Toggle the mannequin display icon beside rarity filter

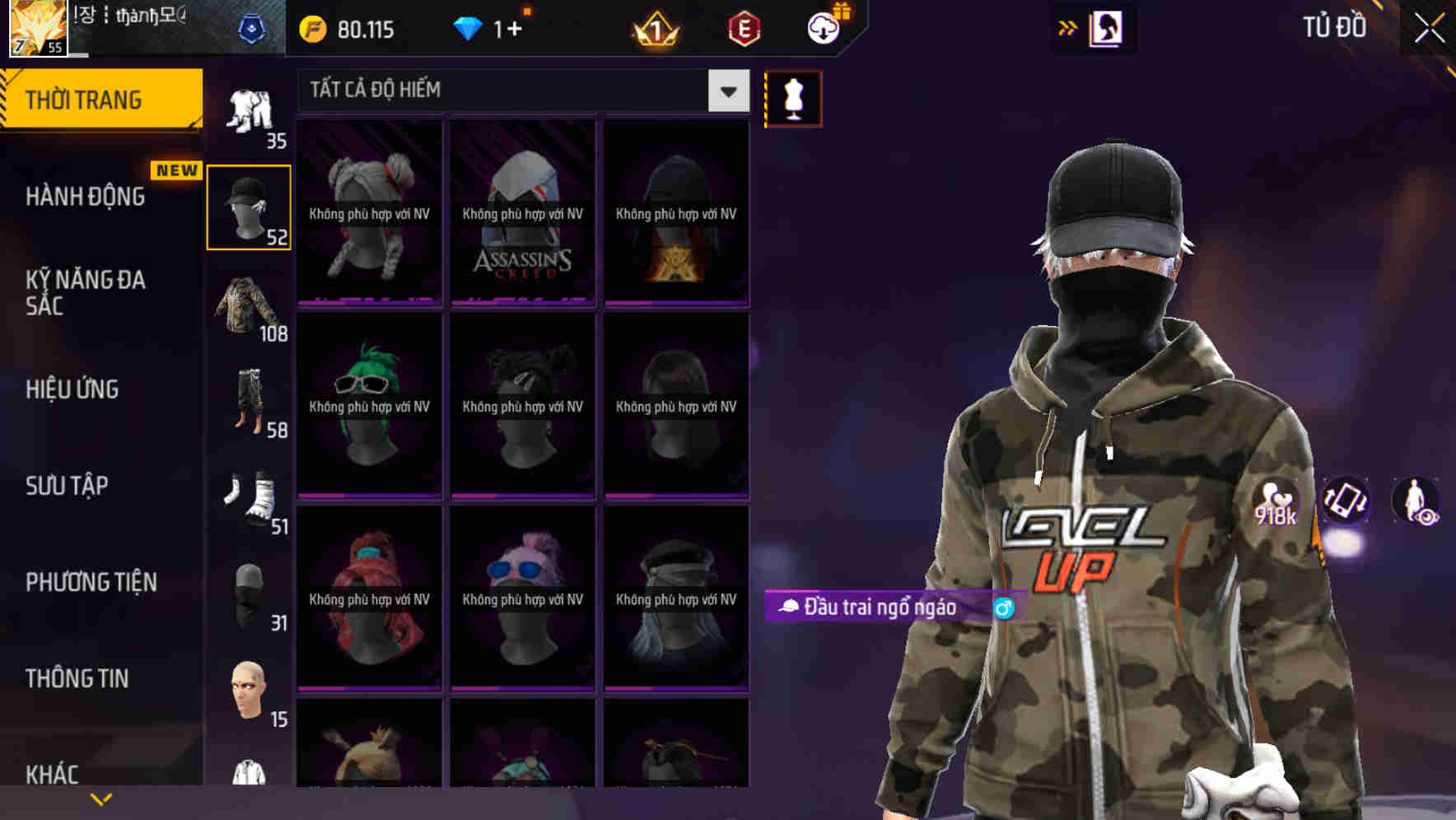[793, 97]
